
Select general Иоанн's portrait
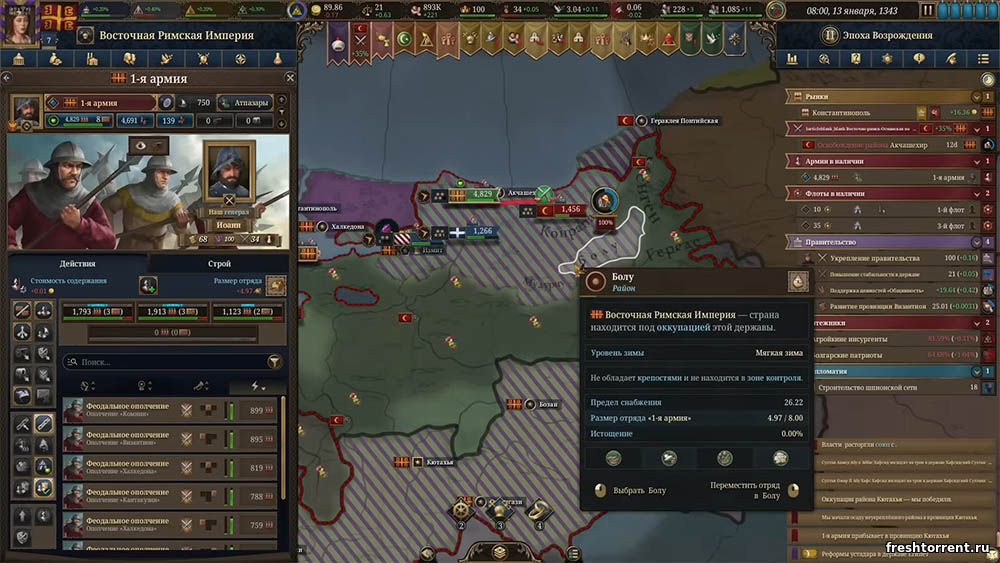[x=229, y=170]
